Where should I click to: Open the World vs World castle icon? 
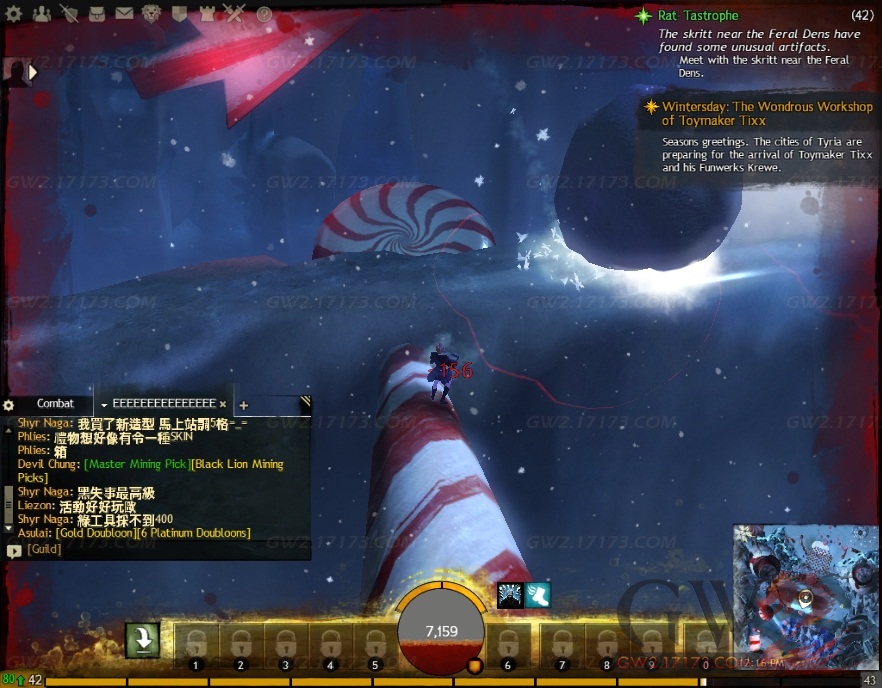[208, 14]
